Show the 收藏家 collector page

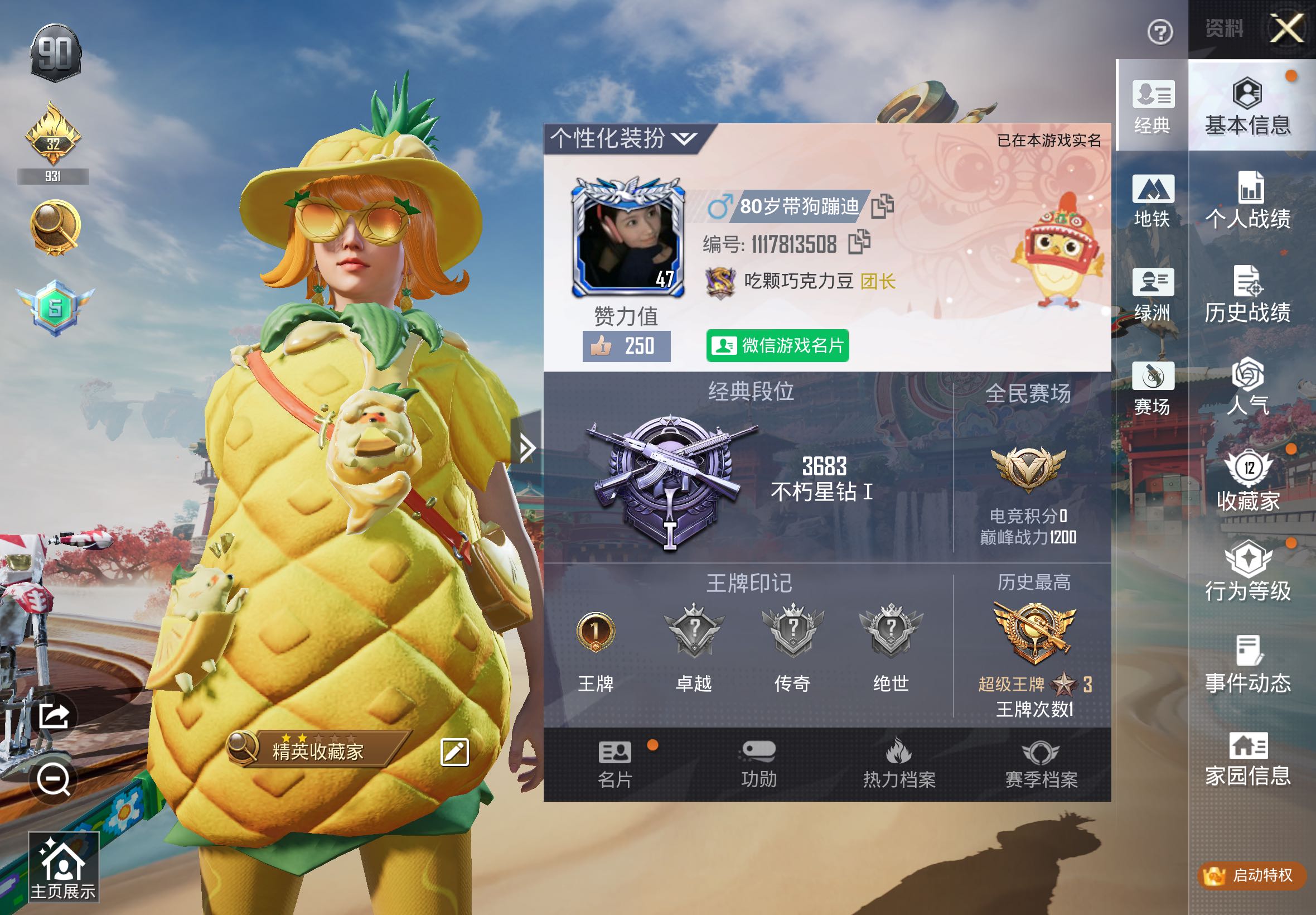point(1247,481)
